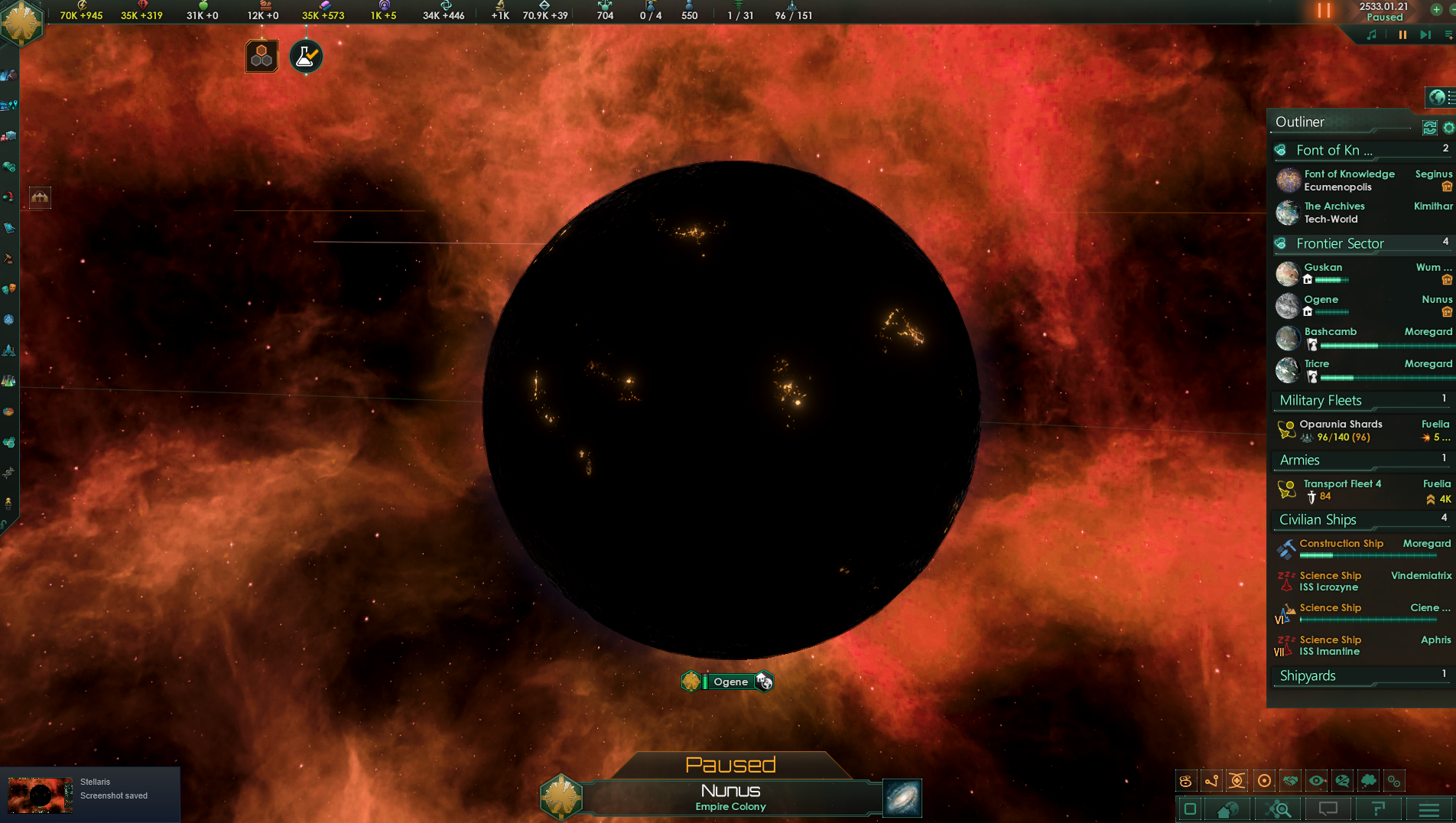Open the factions masks icon in the sidebar

(11, 287)
